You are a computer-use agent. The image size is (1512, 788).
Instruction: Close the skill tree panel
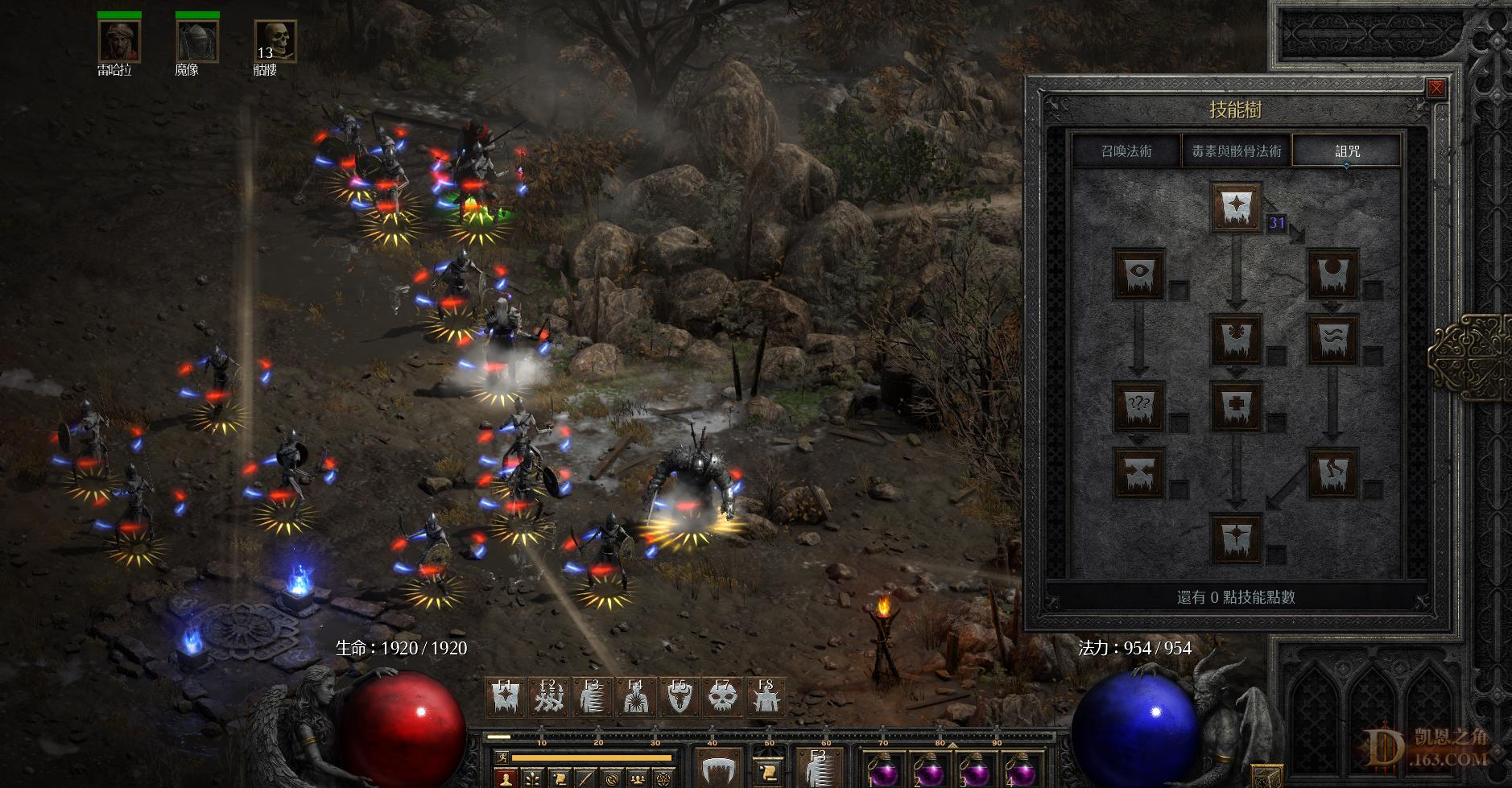pos(1436,89)
